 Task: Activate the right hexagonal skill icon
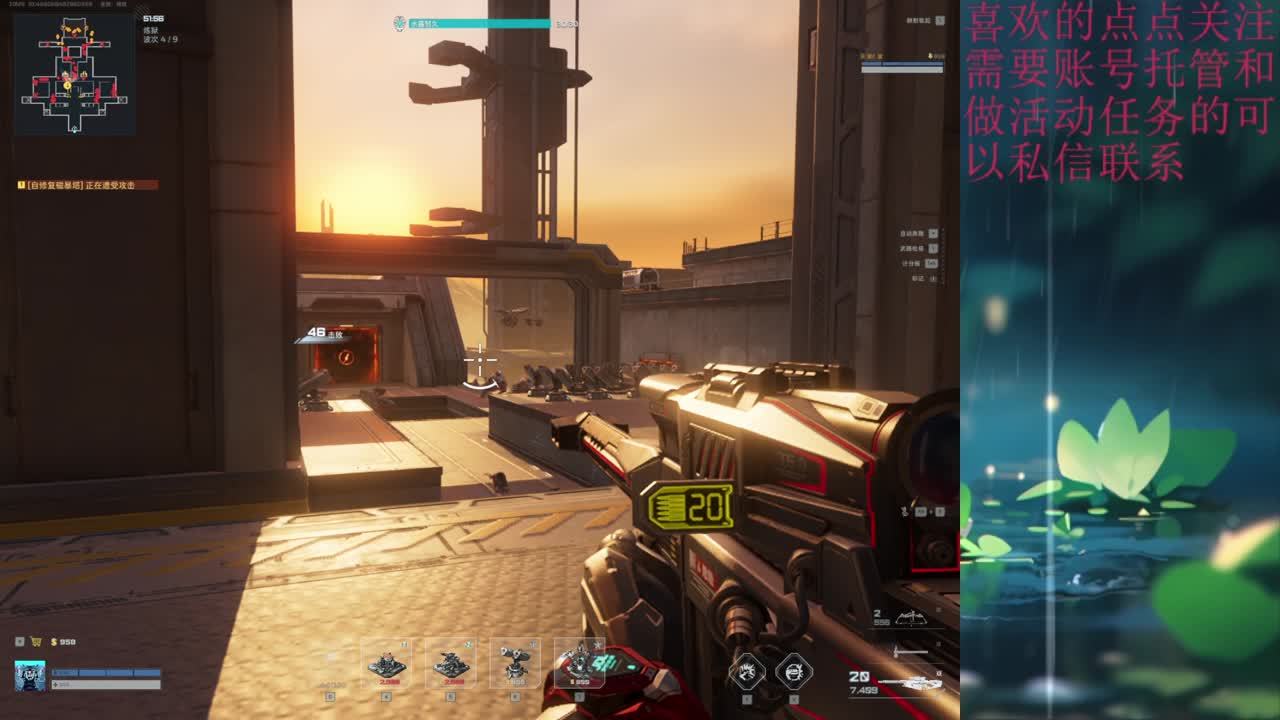click(x=794, y=670)
